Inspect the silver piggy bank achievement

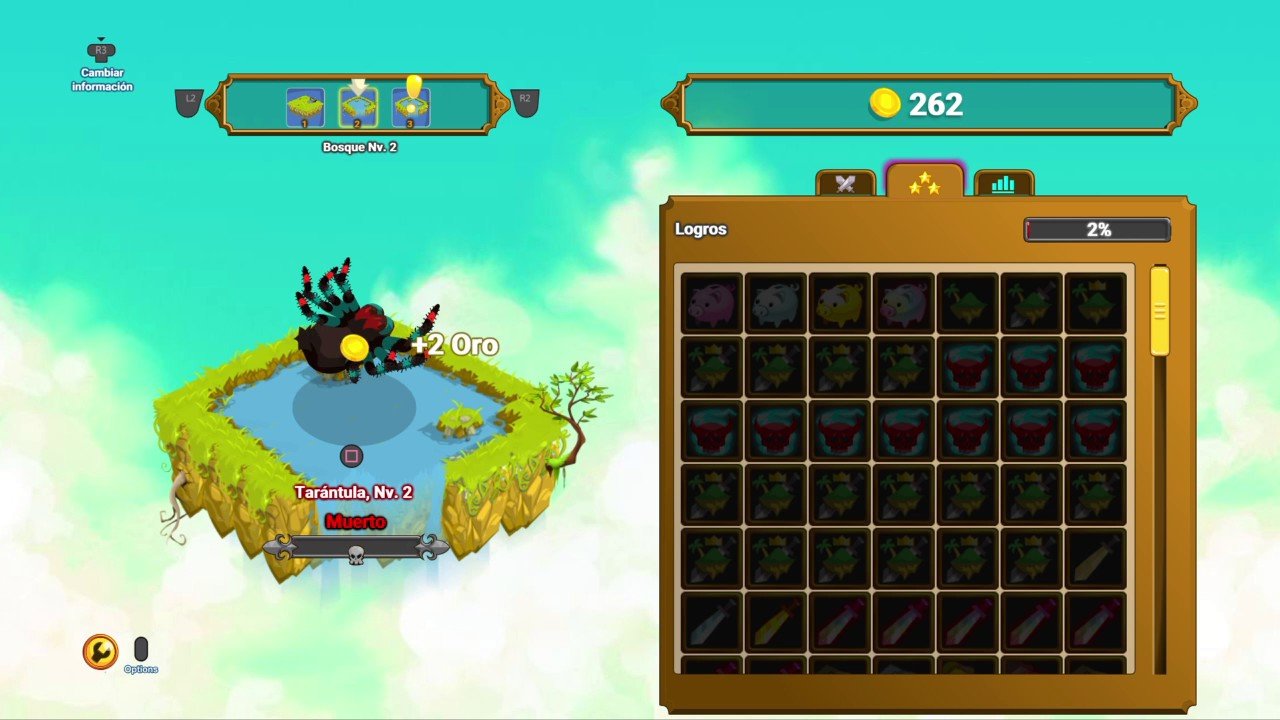click(x=776, y=303)
